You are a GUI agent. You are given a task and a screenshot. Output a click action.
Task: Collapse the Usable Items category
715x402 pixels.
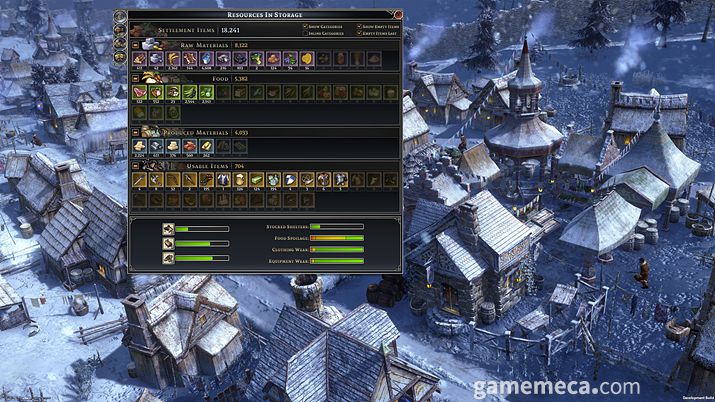[x=136, y=165]
